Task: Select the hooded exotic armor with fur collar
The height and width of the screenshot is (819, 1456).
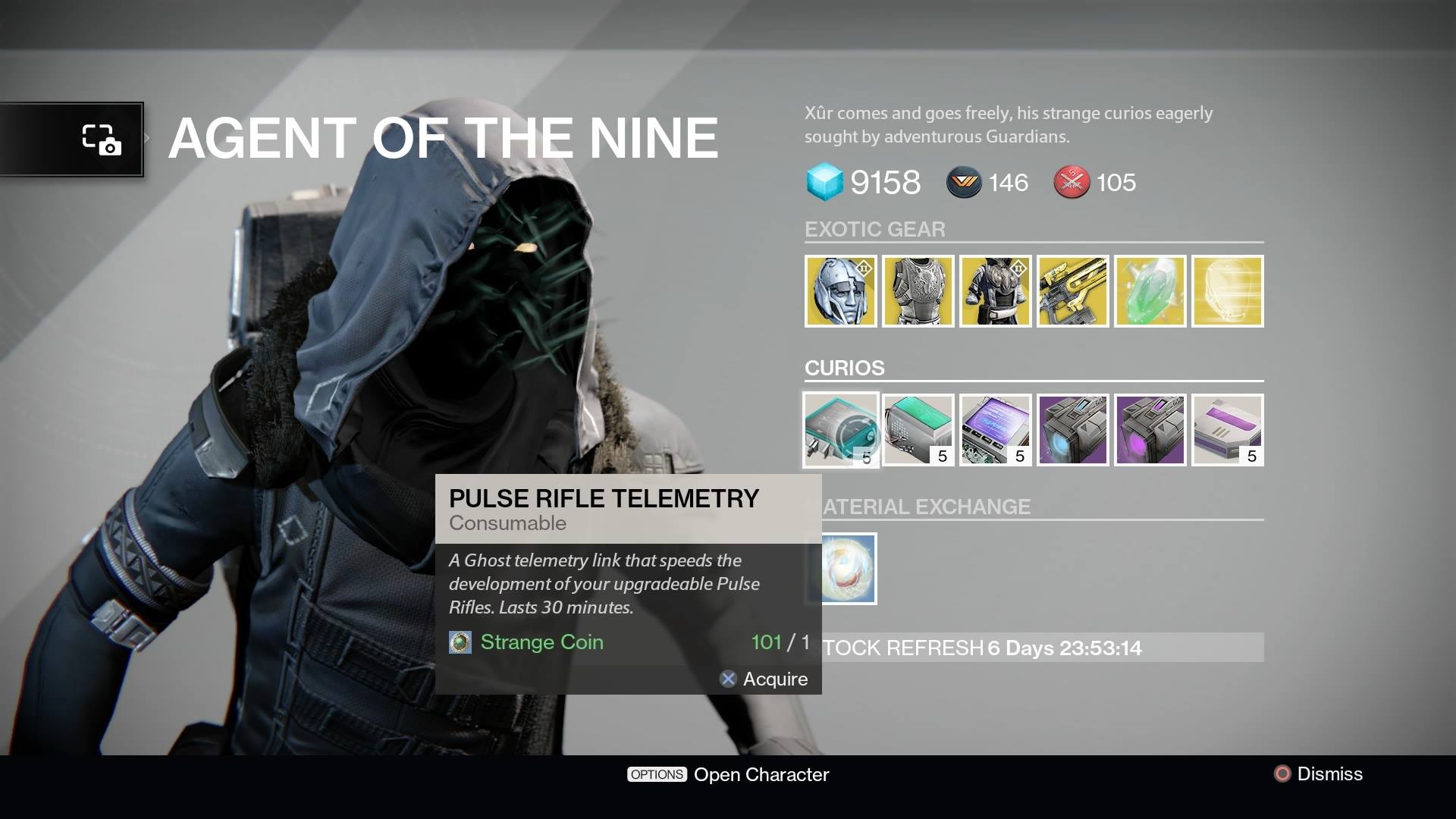Action: (x=996, y=291)
